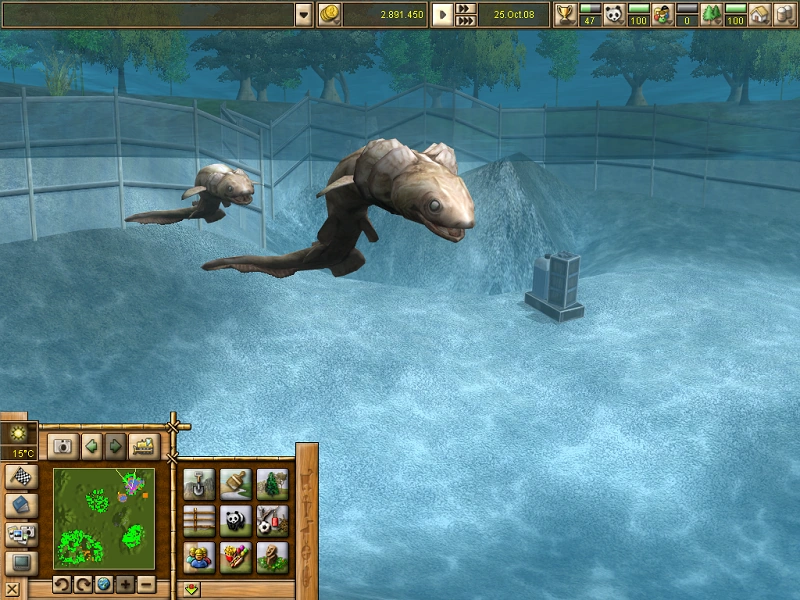Click the zoo minimap
This screenshot has height=600, width=800.
pos(104,519)
